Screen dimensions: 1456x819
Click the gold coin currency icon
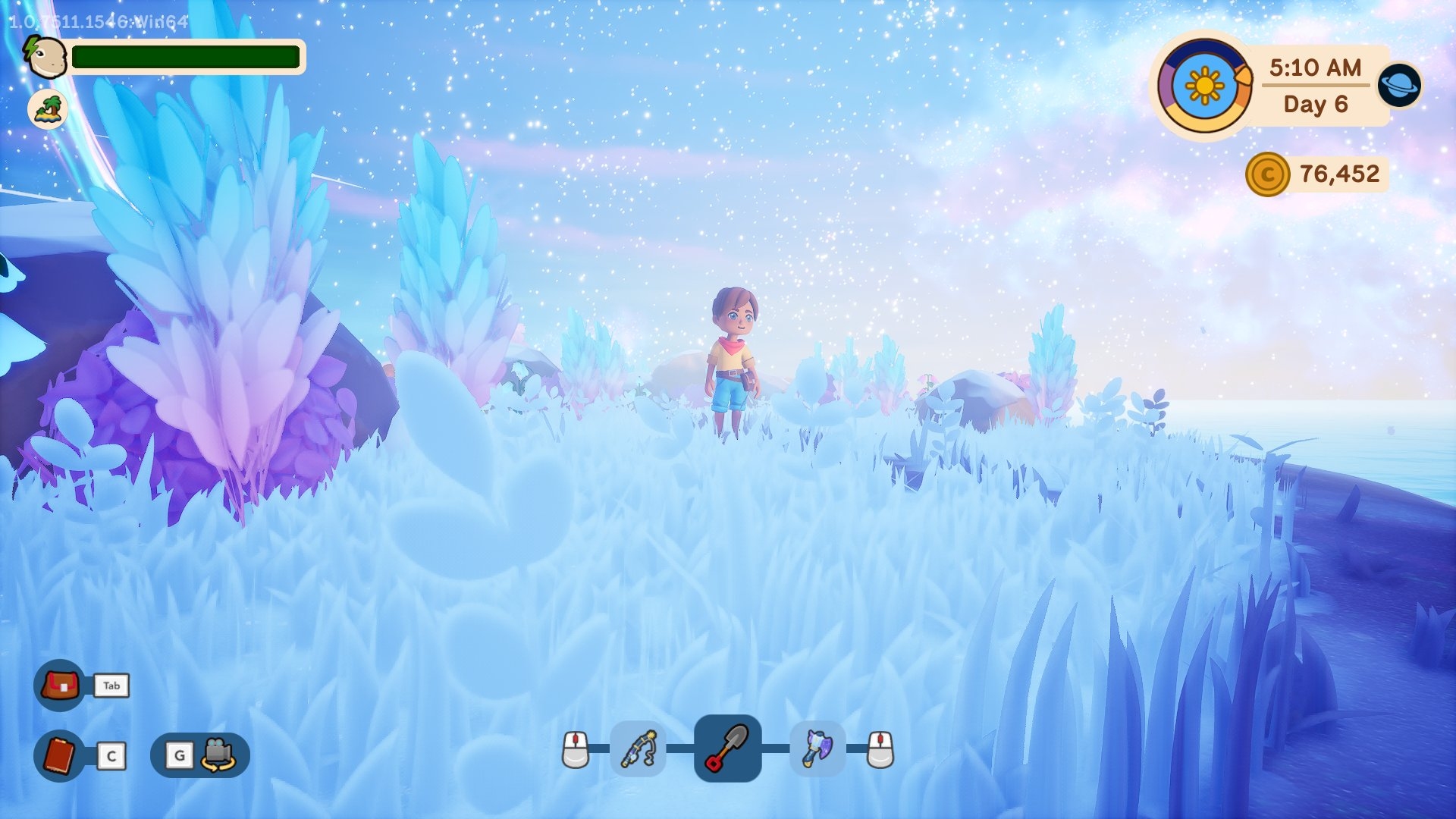tap(1267, 174)
